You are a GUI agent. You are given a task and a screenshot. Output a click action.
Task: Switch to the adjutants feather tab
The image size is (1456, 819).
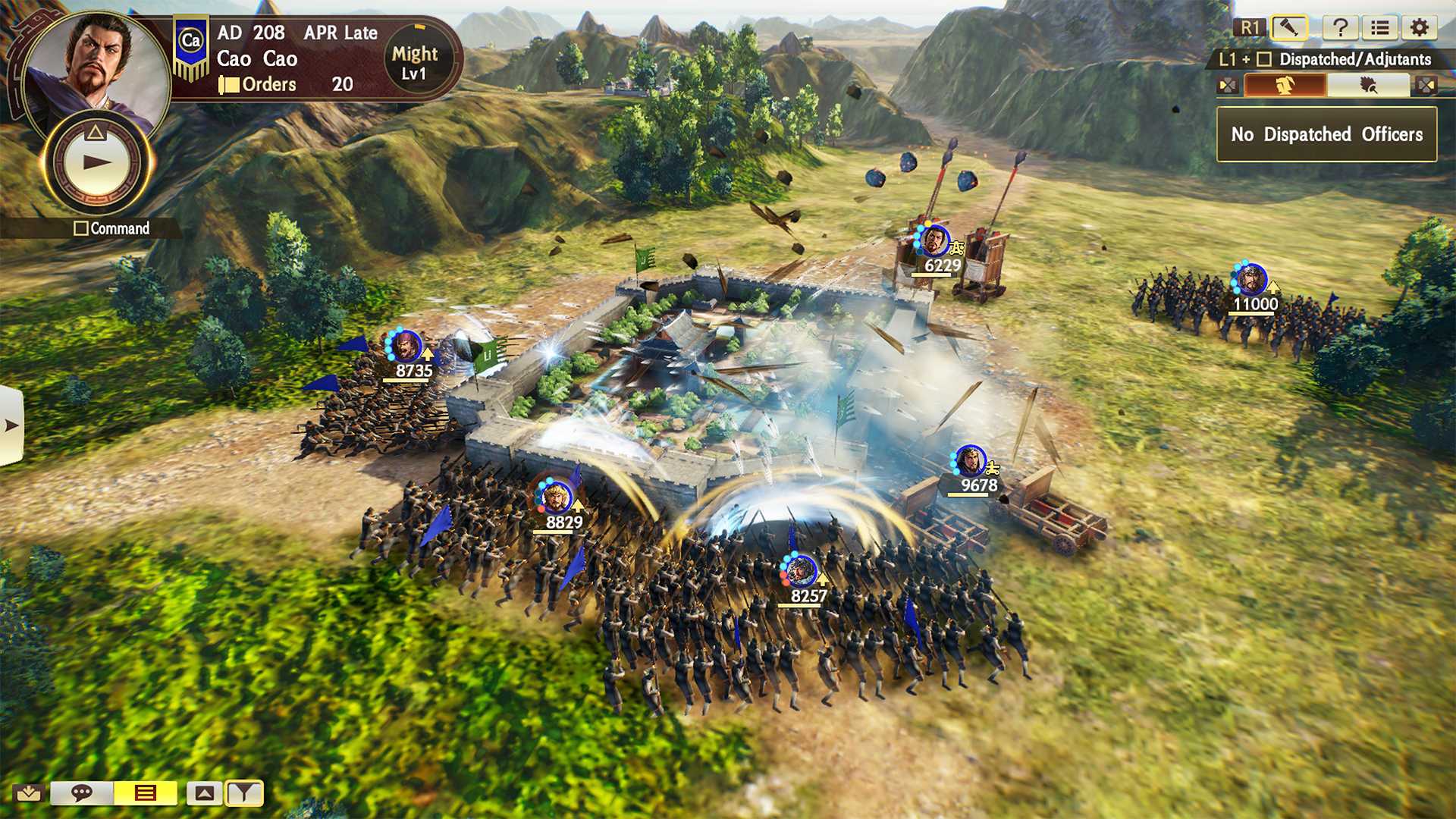pyautogui.click(x=1368, y=85)
